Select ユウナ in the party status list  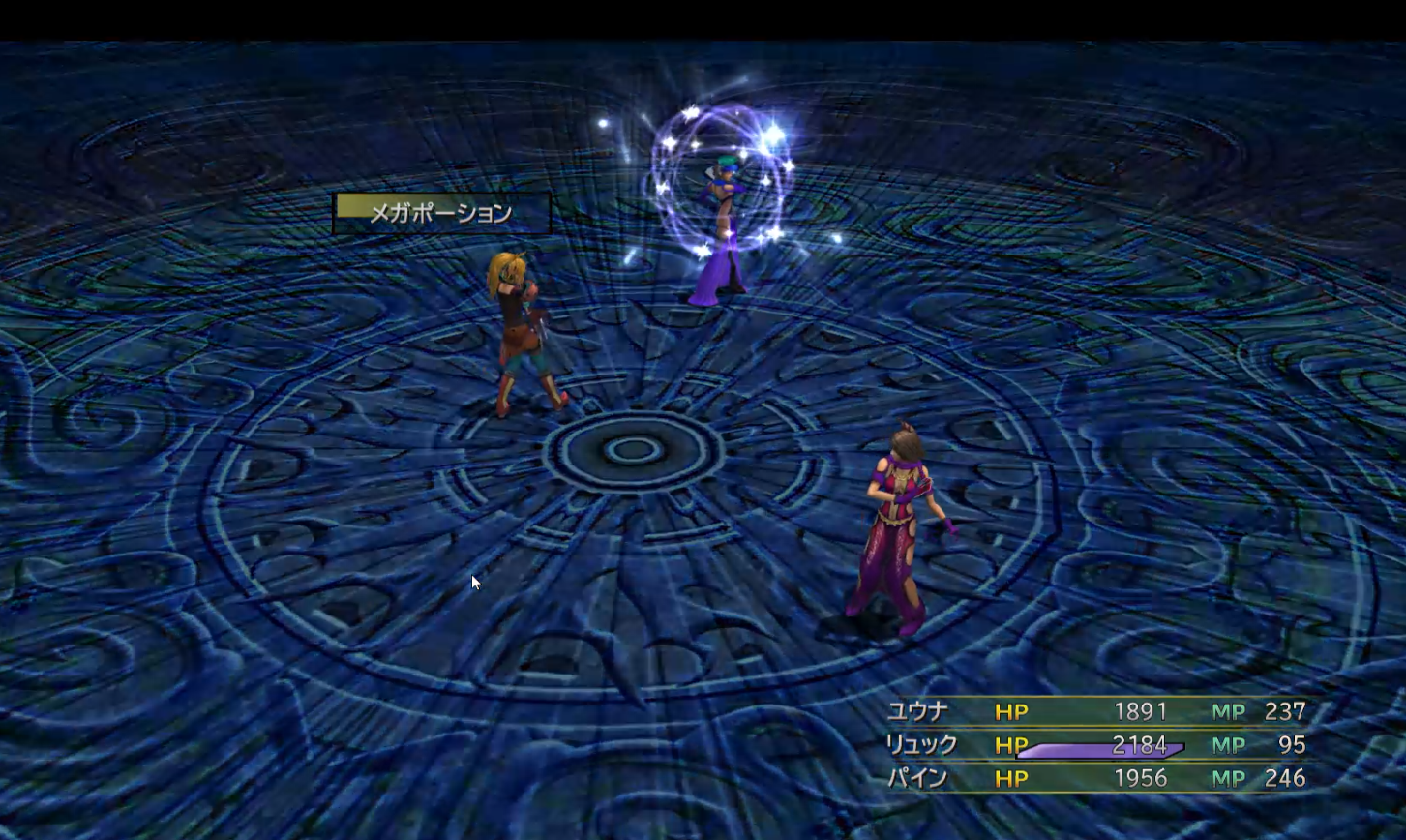(917, 712)
